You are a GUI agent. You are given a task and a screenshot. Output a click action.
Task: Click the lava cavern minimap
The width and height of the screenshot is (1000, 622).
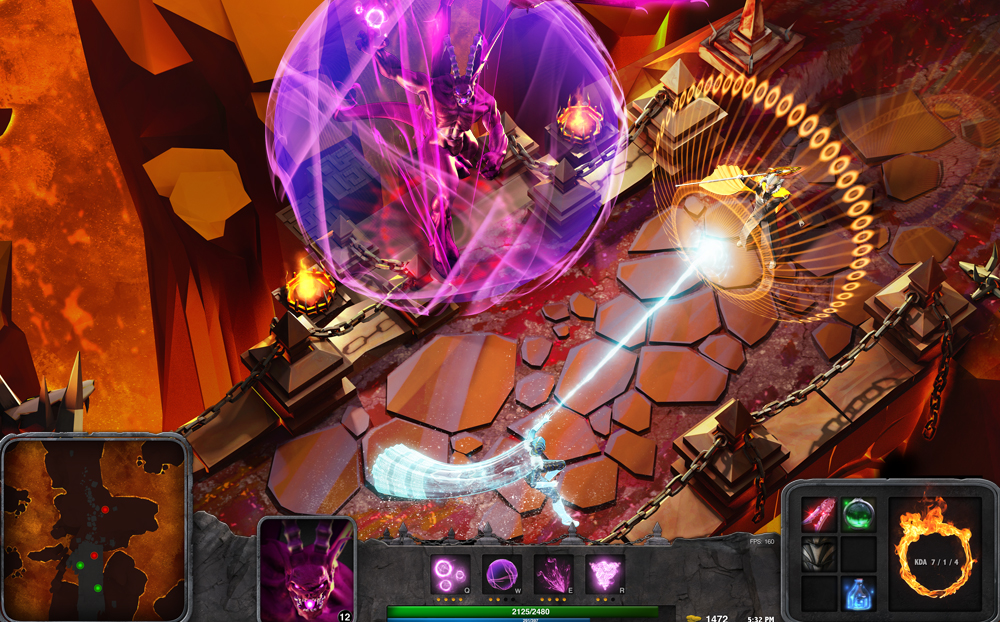pyautogui.click(x=94, y=529)
